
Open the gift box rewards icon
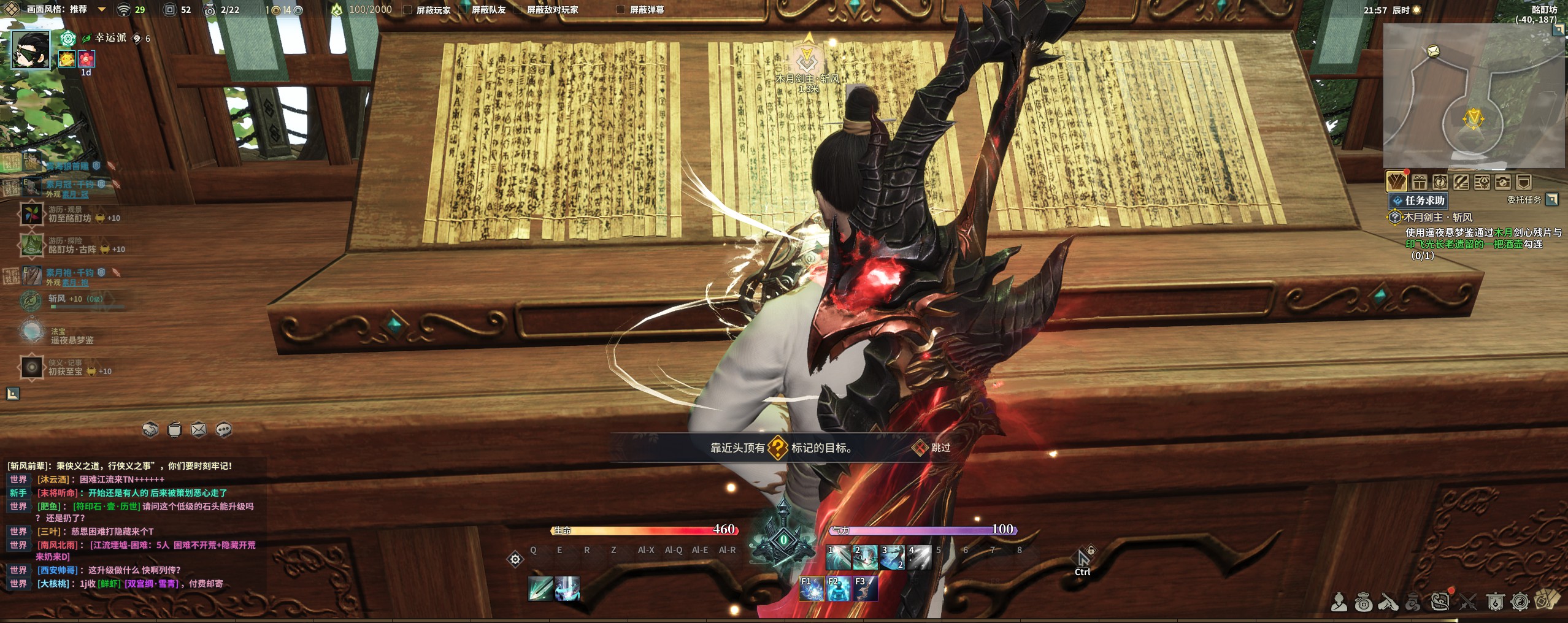click(x=1419, y=182)
